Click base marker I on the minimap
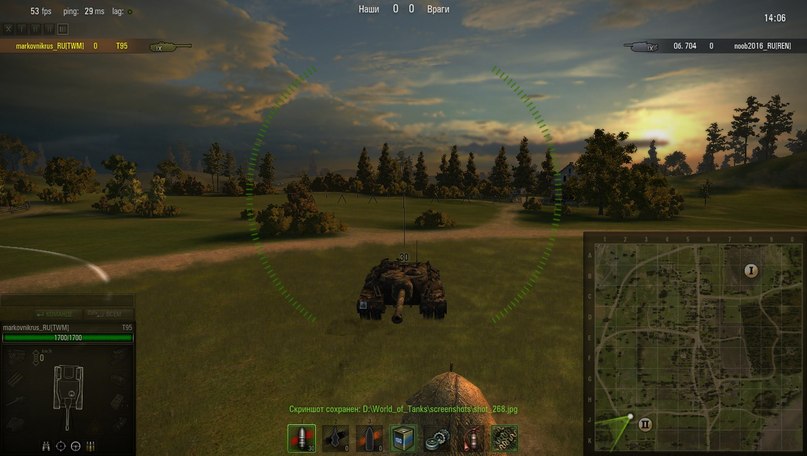 750,271
